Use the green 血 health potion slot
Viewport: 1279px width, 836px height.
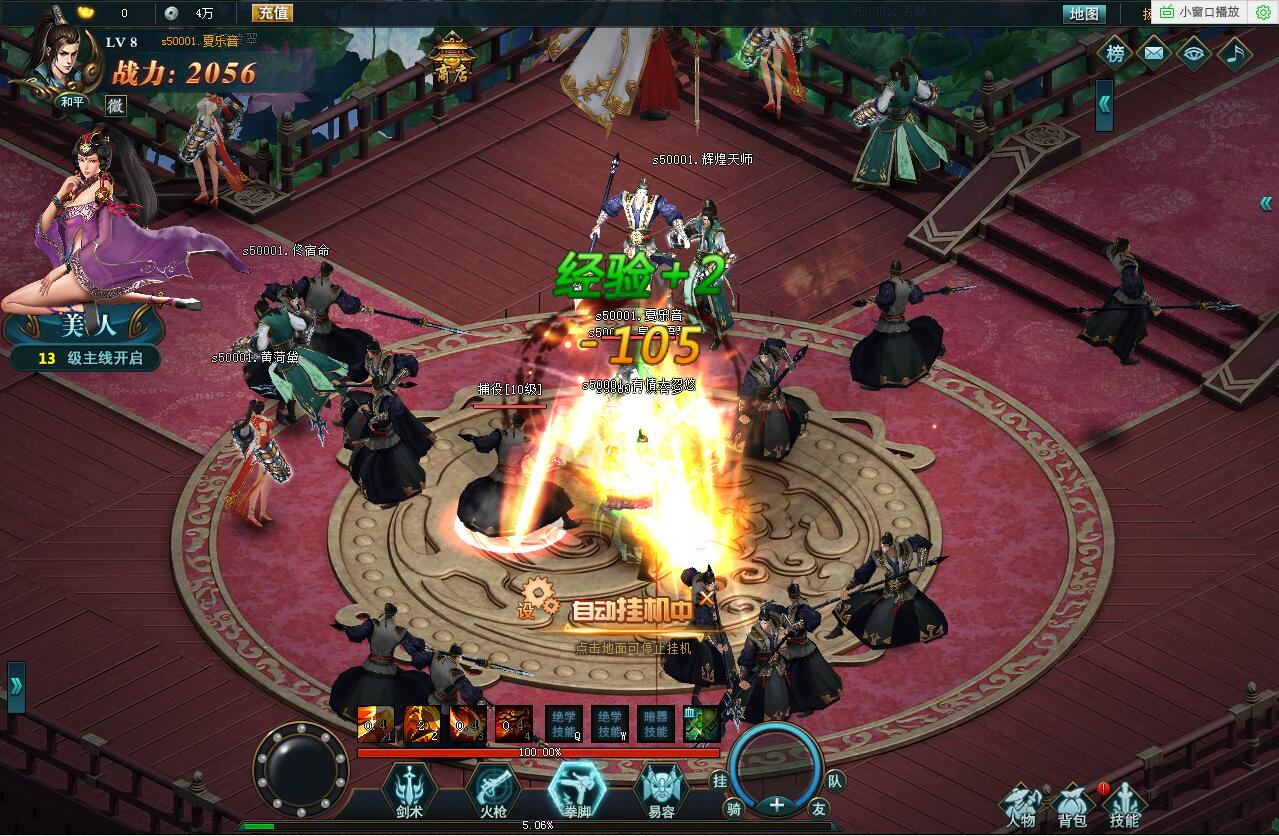coord(702,724)
